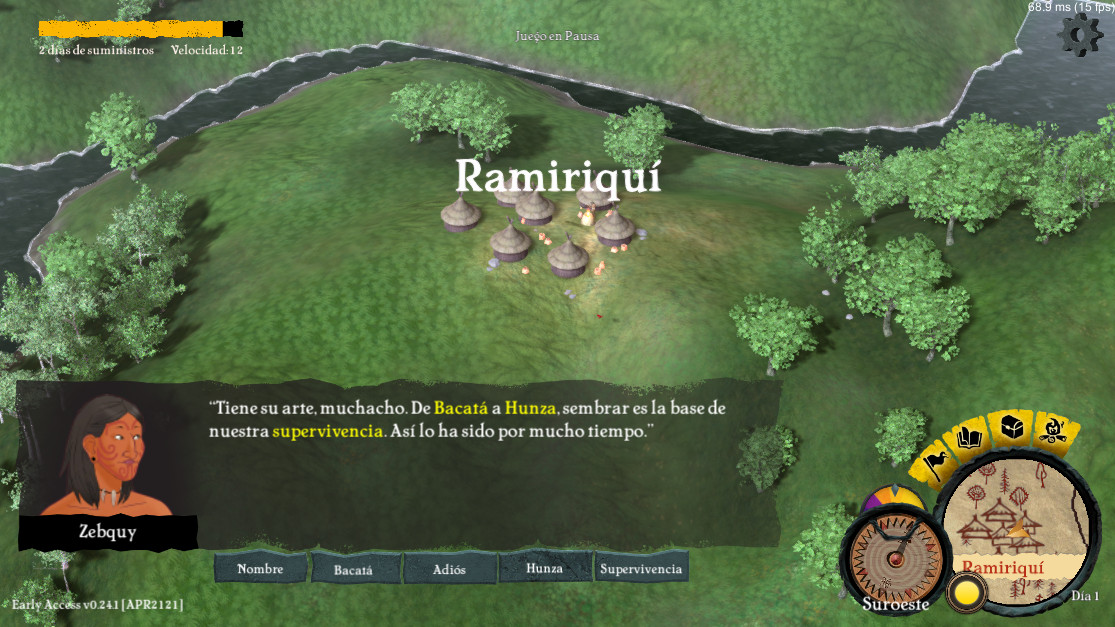Choose the Bacatá dialogue topic
Screen dimensions: 1115x627
353,569
